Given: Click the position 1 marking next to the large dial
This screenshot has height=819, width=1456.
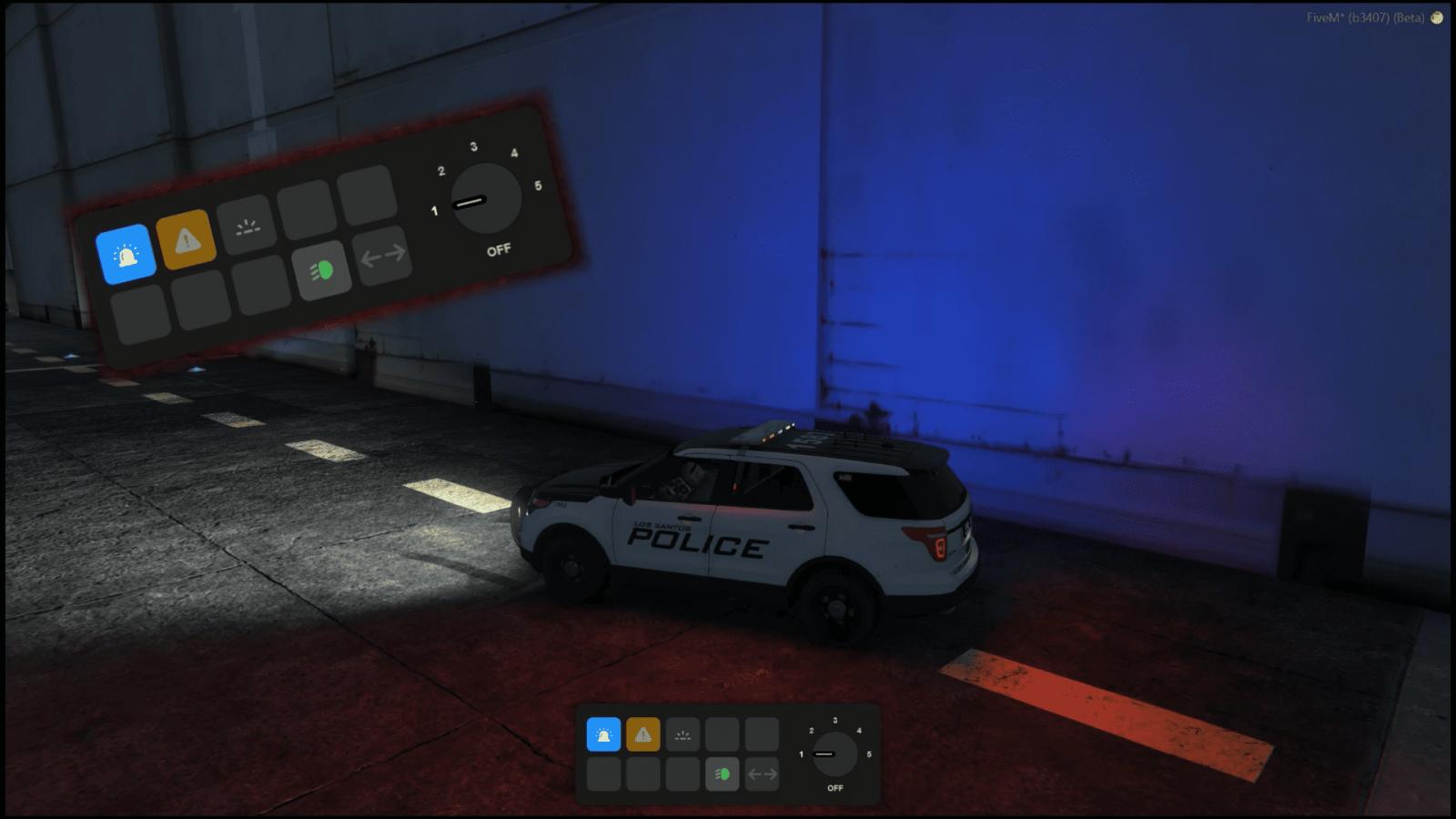Looking at the screenshot, I should click(433, 210).
